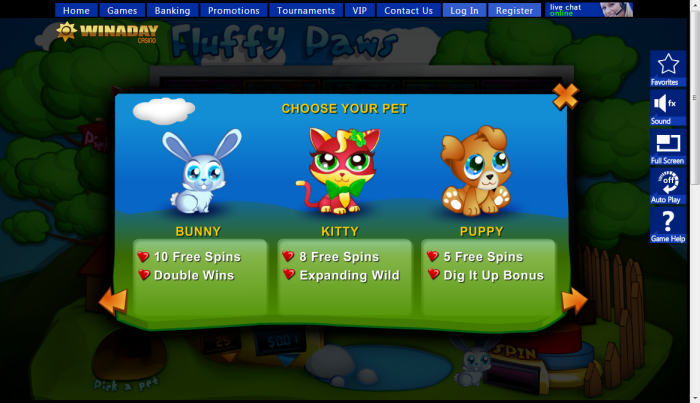Viewport: 700px width, 403px height.
Task: Go to the Home page
Action: tap(76, 11)
